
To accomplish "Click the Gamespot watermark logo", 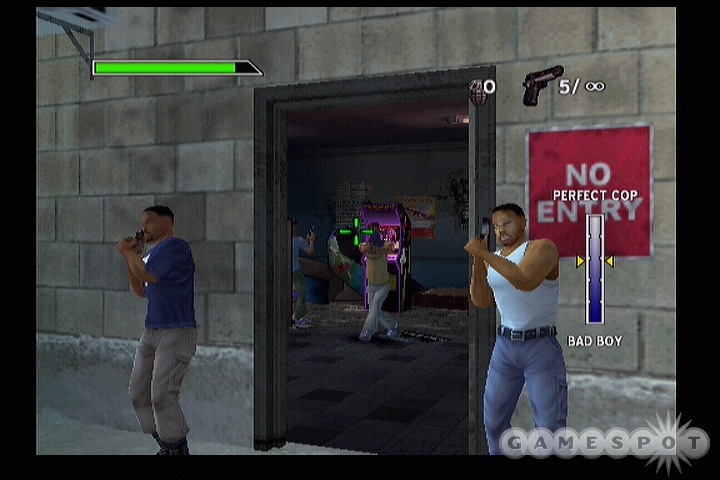I will (604, 441).
